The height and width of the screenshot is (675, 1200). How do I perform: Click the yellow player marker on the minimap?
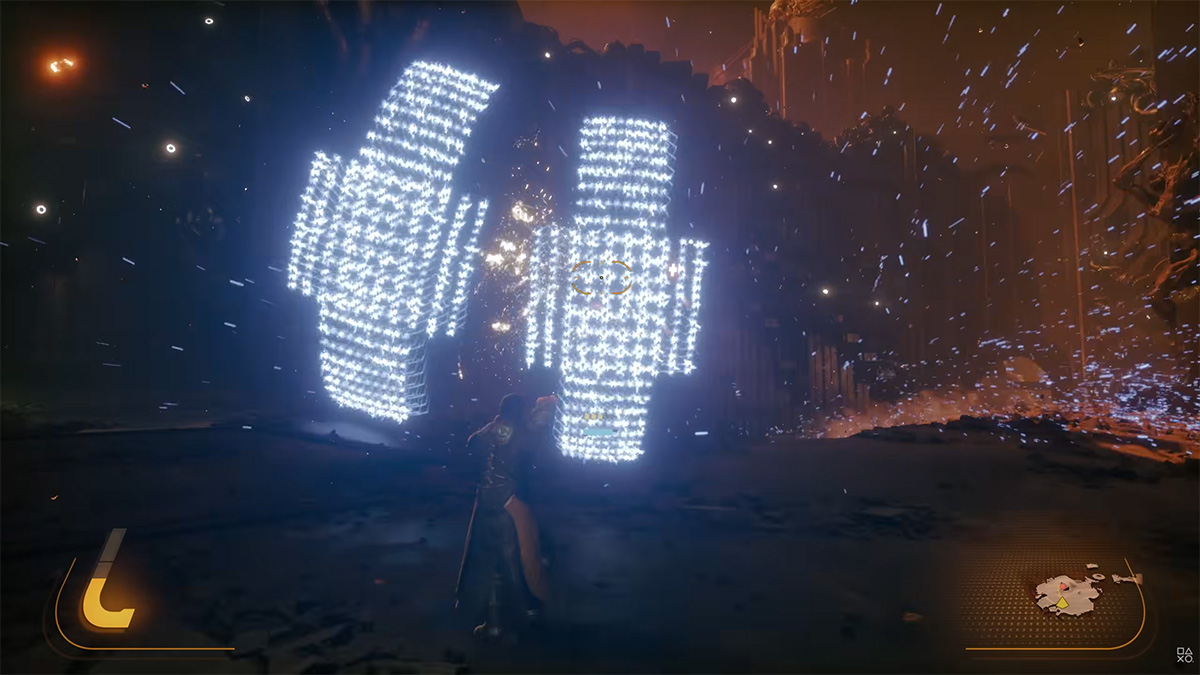[1062, 603]
